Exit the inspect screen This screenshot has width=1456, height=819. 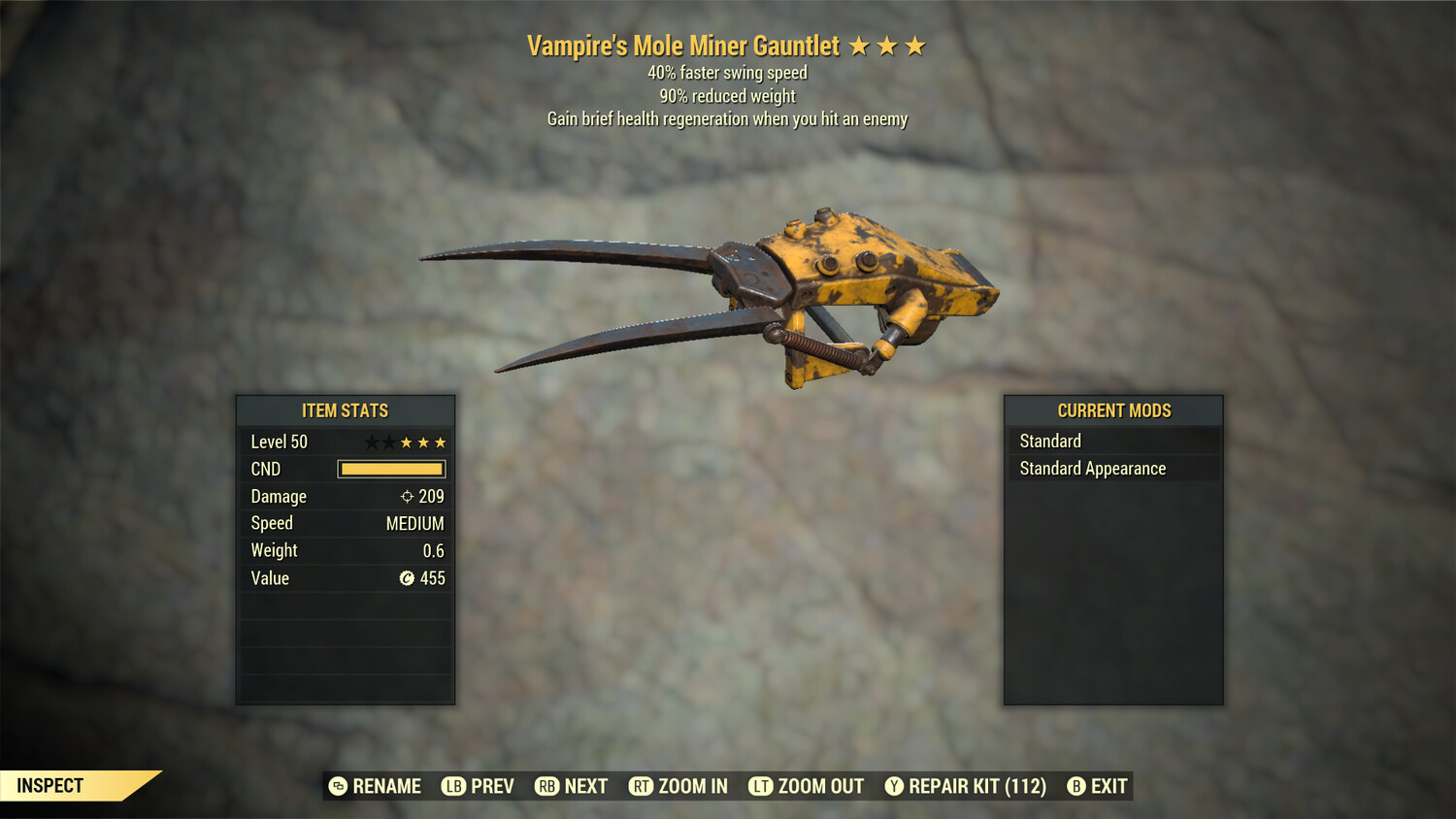[x=1098, y=786]
